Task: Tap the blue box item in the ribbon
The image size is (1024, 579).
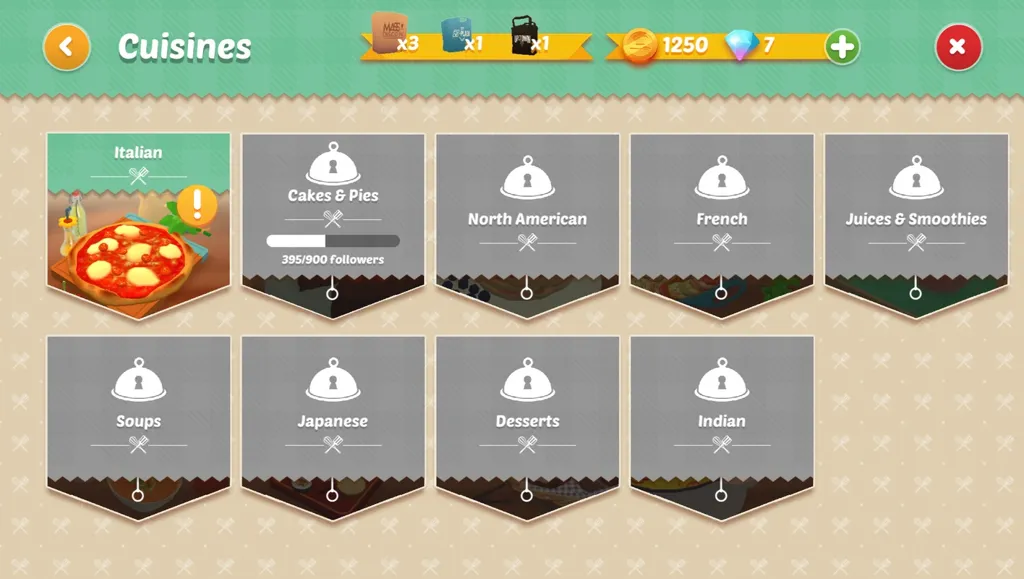Action: coord(458,35)
